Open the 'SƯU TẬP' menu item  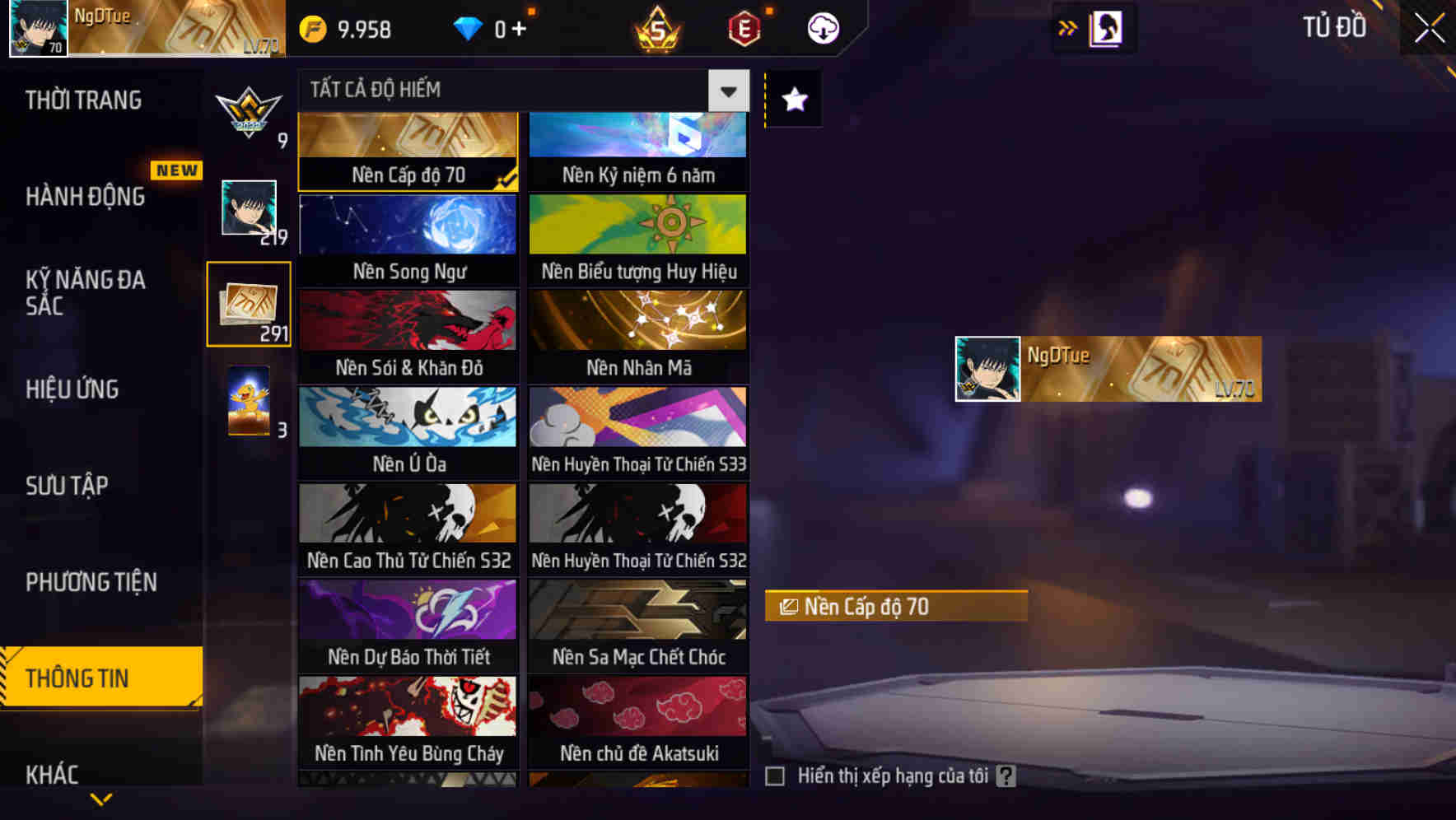click(x=69, y=486)
